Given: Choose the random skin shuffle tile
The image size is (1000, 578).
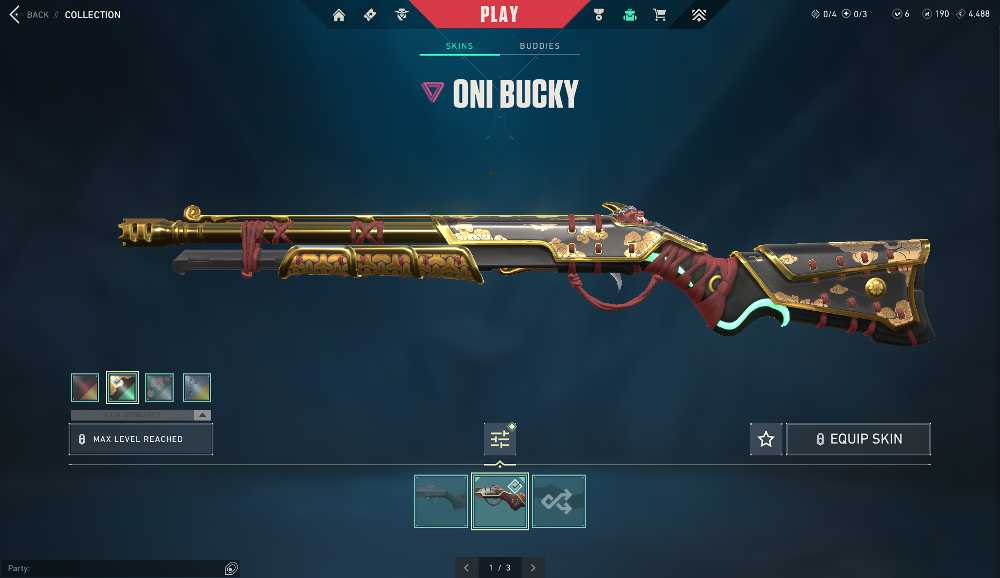Looking at the screenshot, I should 559,501.
